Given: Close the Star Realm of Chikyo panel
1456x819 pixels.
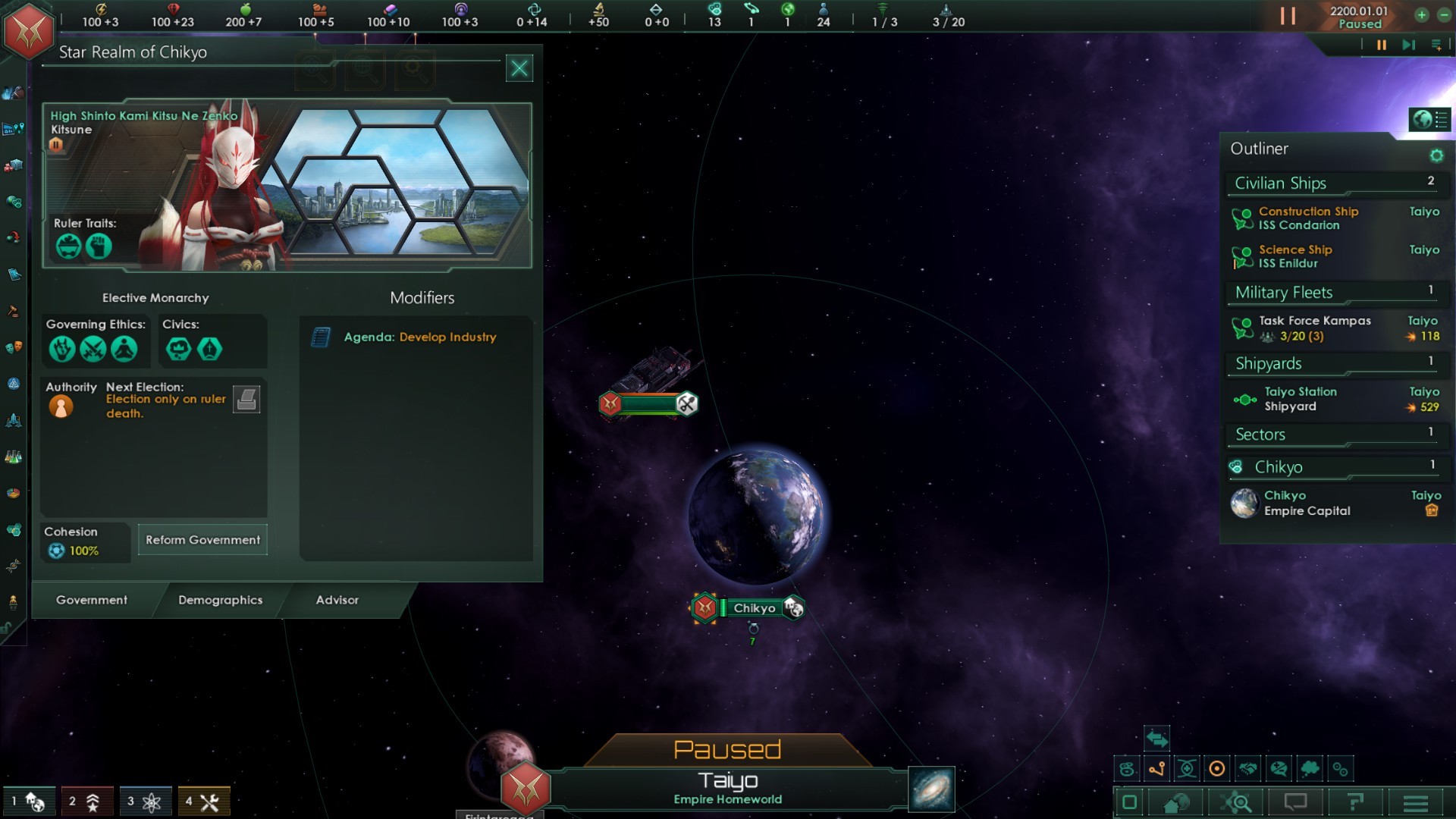Looking at the screenshot, I should click(519, 68).
